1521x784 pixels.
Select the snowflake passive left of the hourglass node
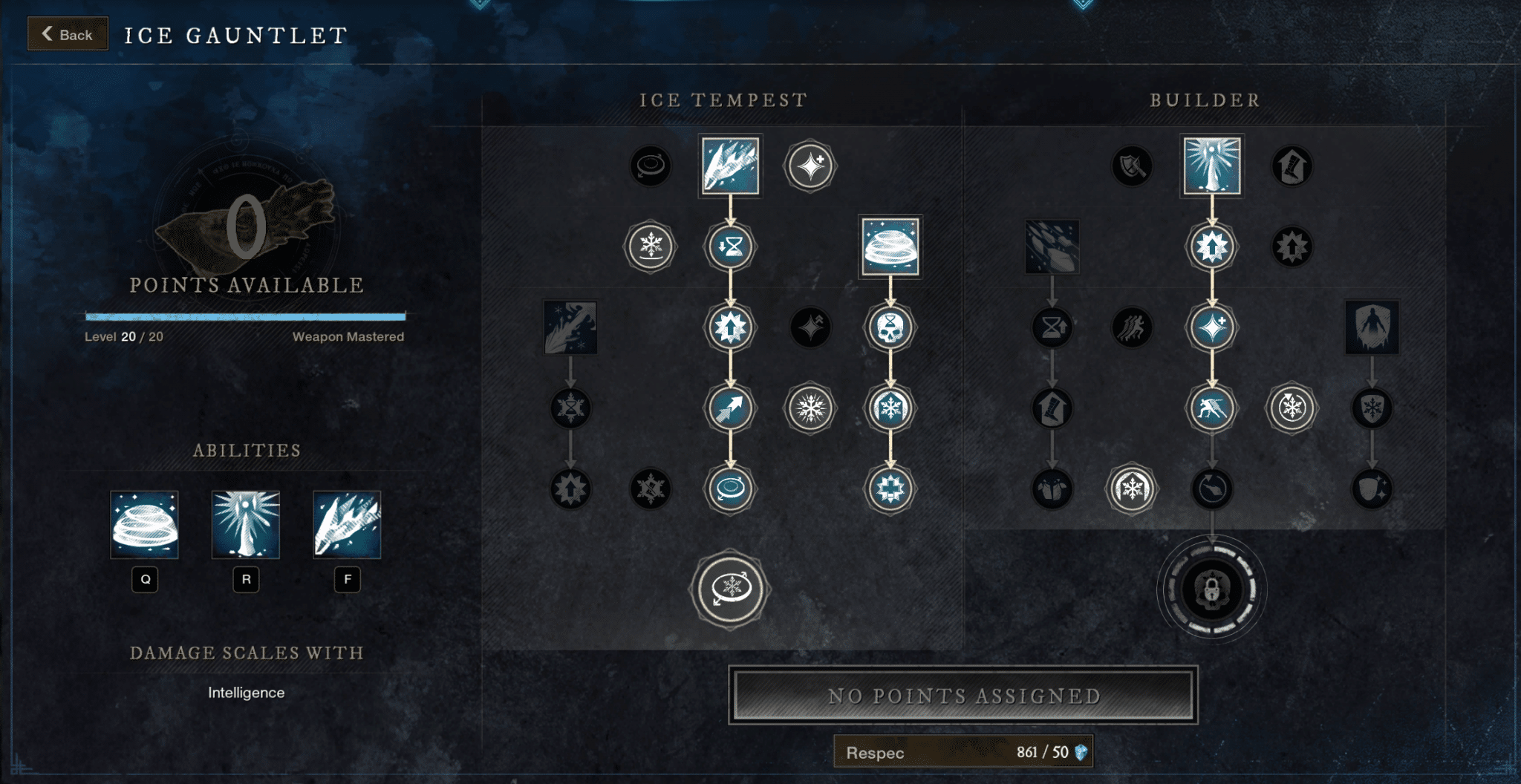649,248
